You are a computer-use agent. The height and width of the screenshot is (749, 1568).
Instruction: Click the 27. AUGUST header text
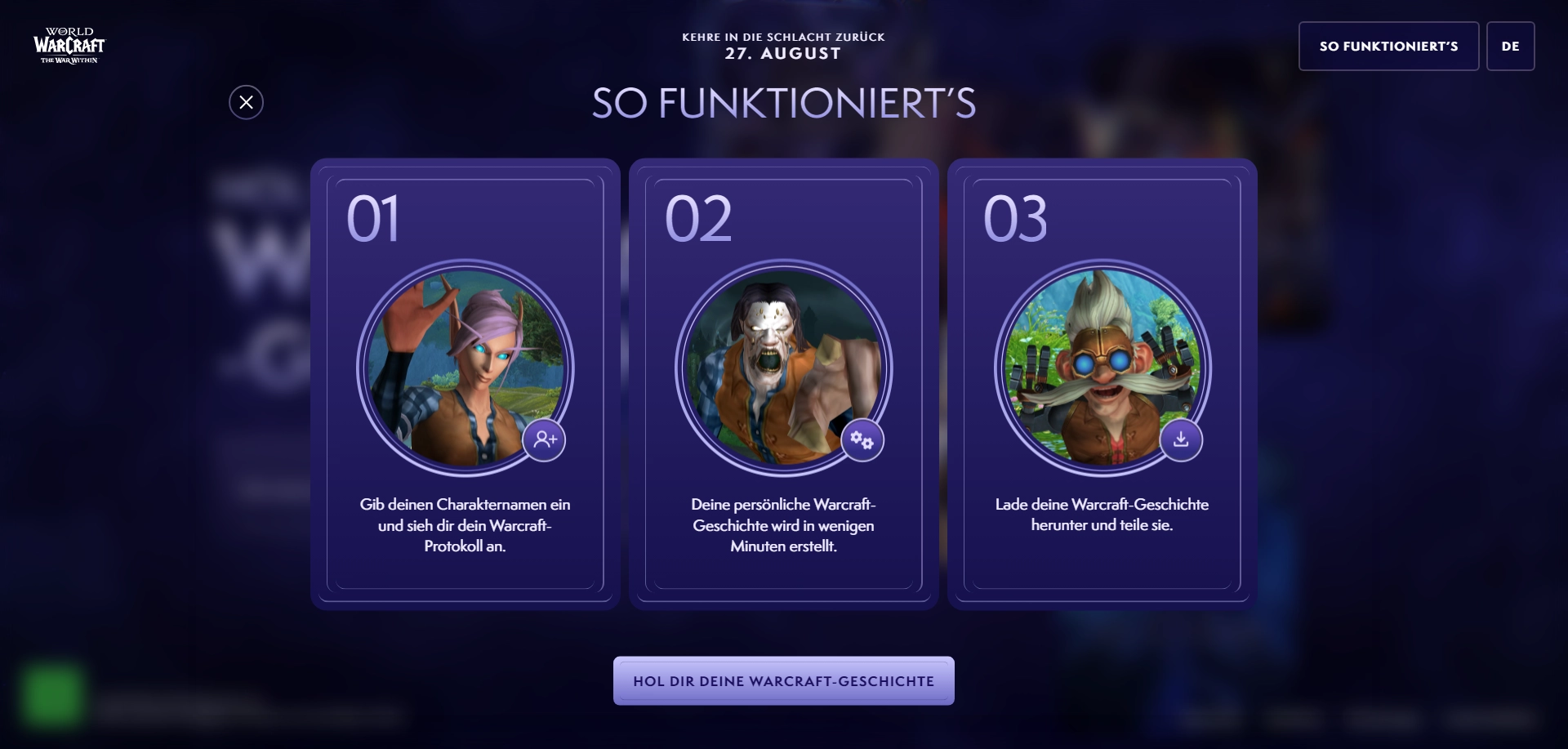click(783, 54)
